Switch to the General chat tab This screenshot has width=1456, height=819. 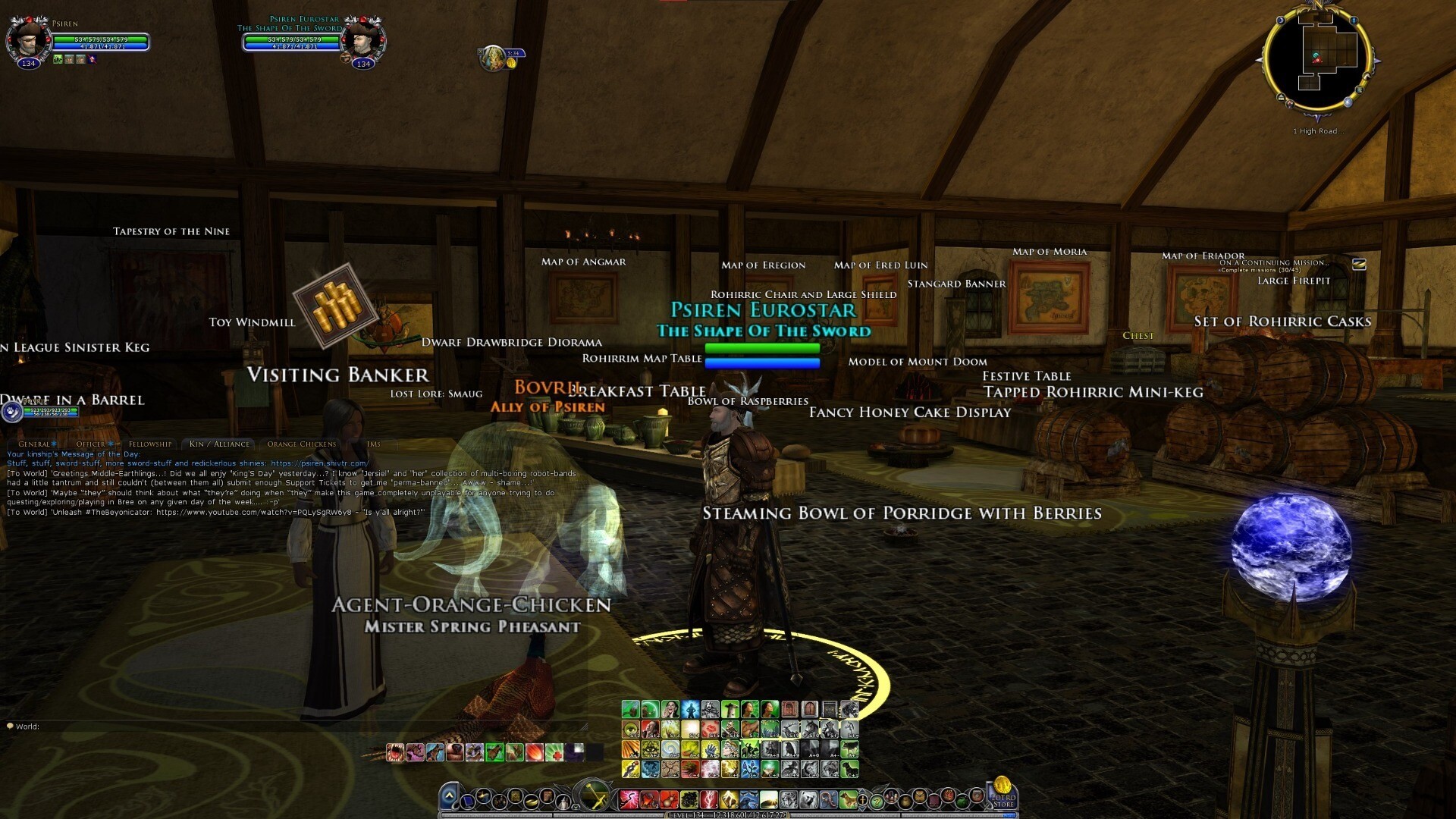[34, 444]
